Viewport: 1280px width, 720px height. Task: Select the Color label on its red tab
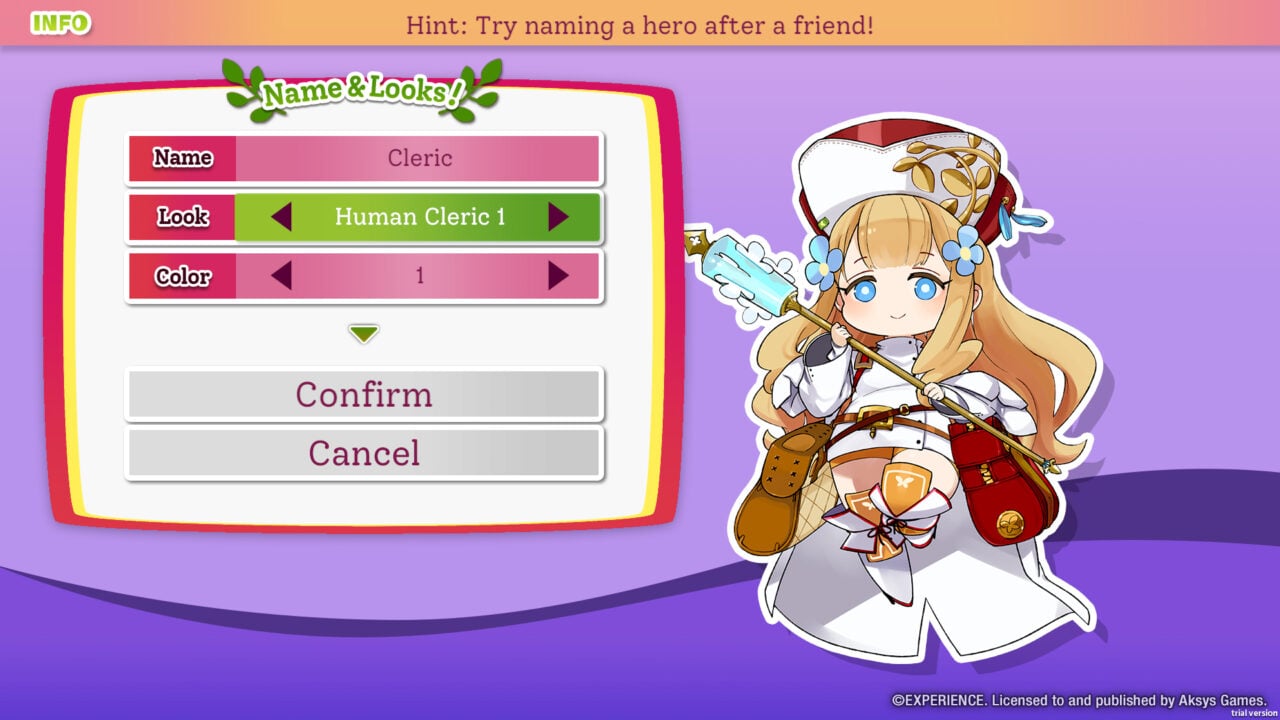click(x=182, y=277)
